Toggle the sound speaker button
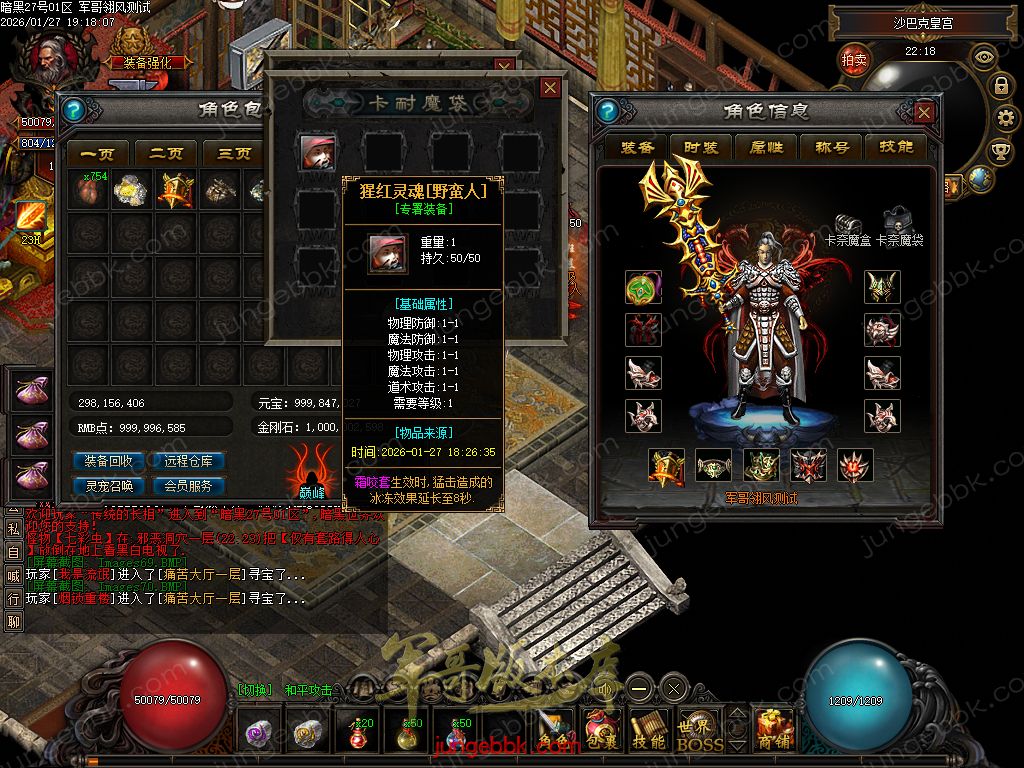 [606, 688]
